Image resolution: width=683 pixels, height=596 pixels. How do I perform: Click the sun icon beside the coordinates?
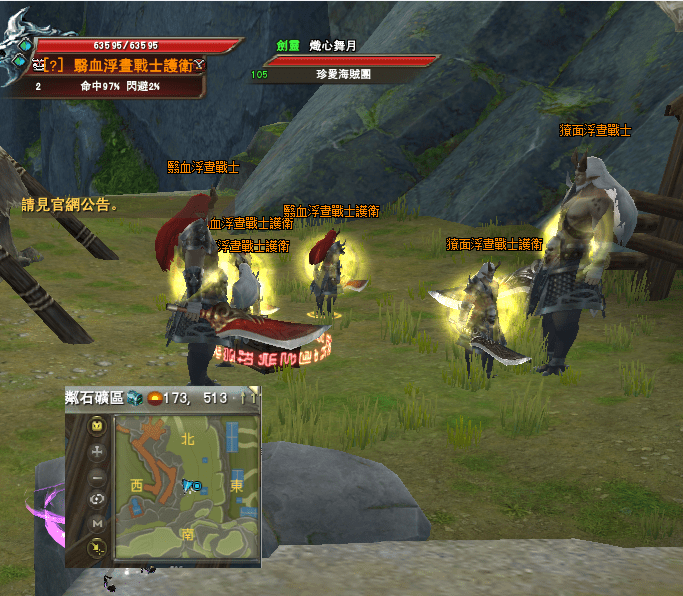[x=154, y=398]
